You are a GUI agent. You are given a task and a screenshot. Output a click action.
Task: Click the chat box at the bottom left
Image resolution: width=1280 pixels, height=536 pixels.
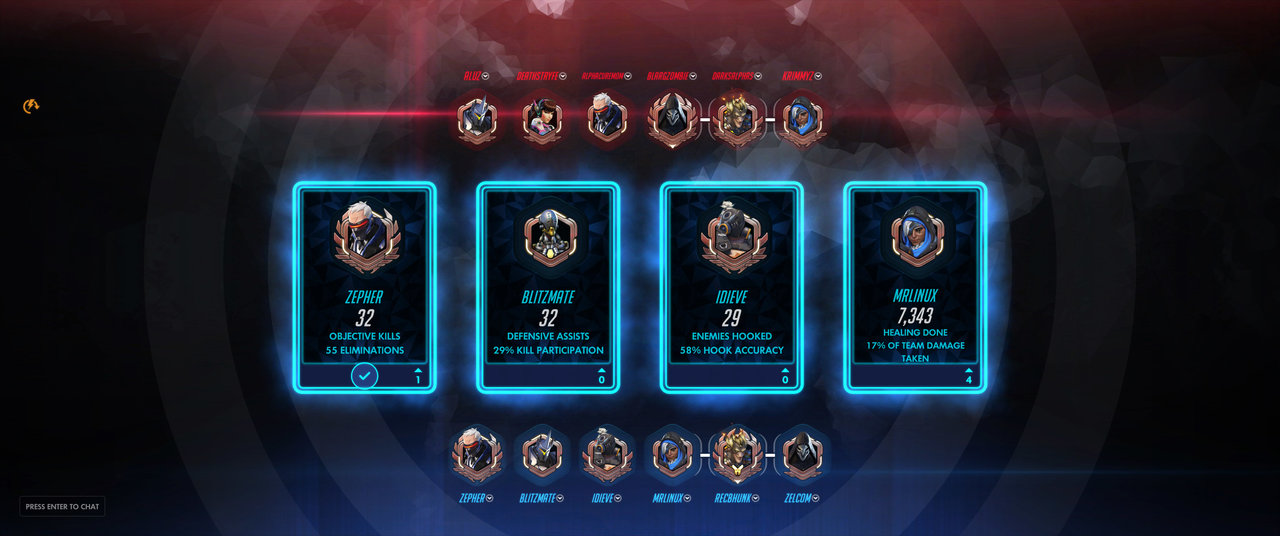click(x=62, y=507)
